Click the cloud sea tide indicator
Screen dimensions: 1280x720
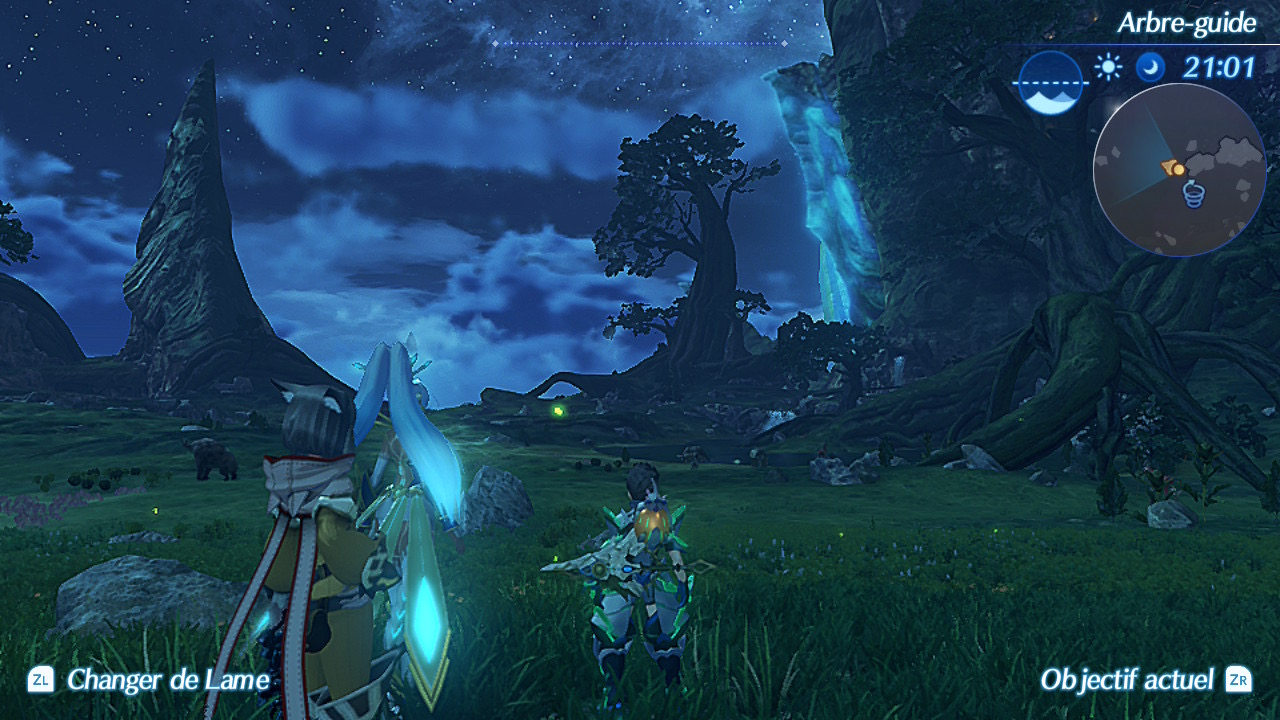coord(1050,83)
